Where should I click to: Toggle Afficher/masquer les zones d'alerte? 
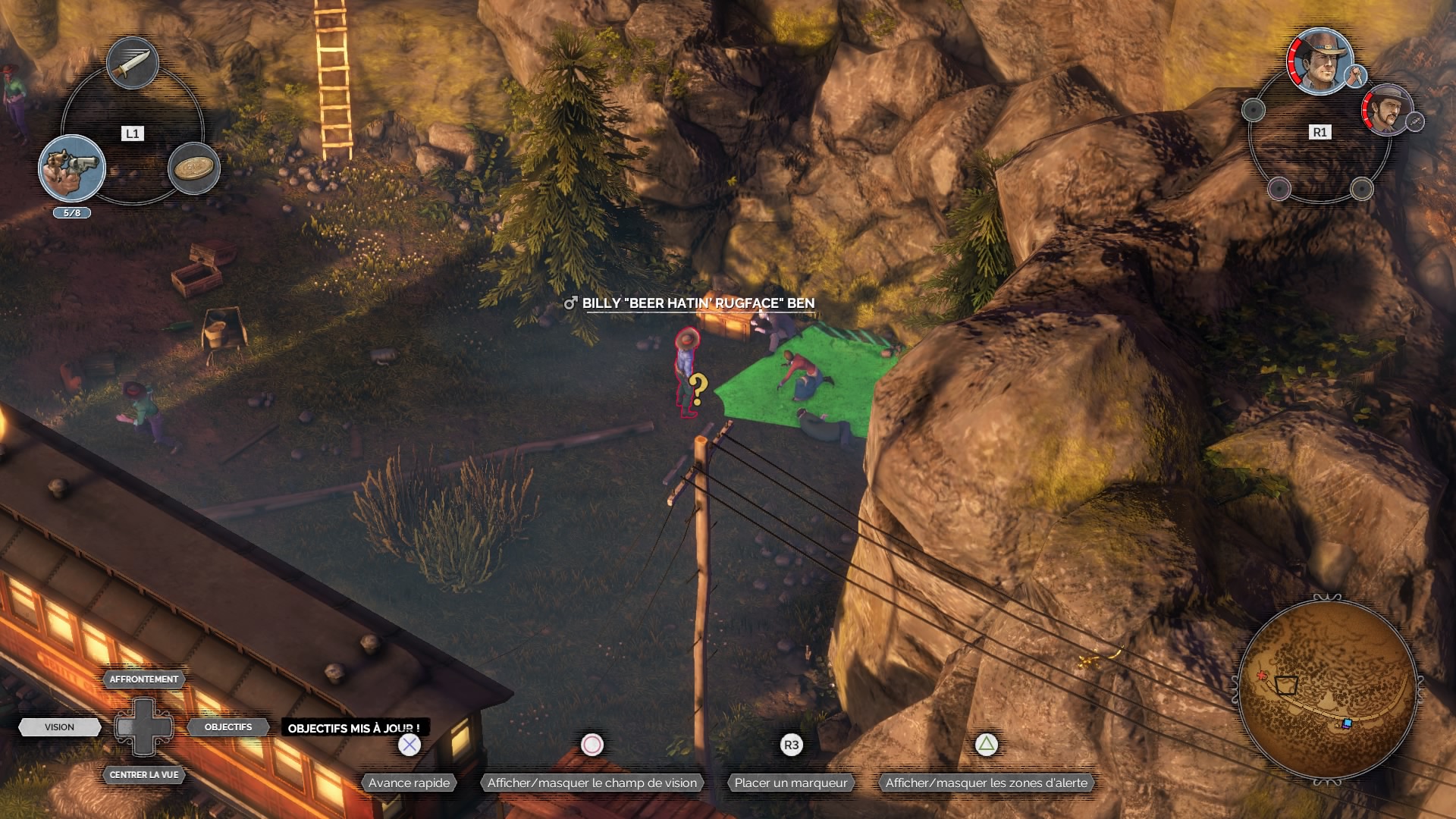click(x=986, y=783)
